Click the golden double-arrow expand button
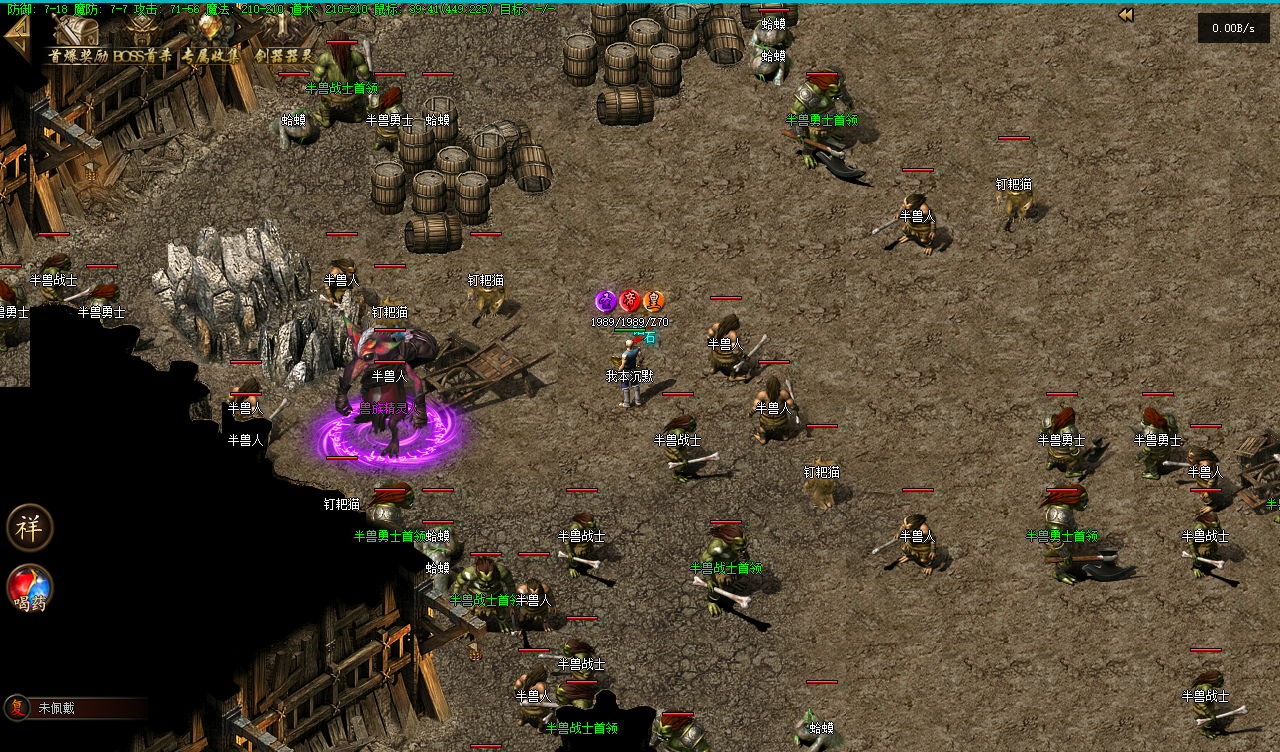1280x752 pixels. point(1126,15)
